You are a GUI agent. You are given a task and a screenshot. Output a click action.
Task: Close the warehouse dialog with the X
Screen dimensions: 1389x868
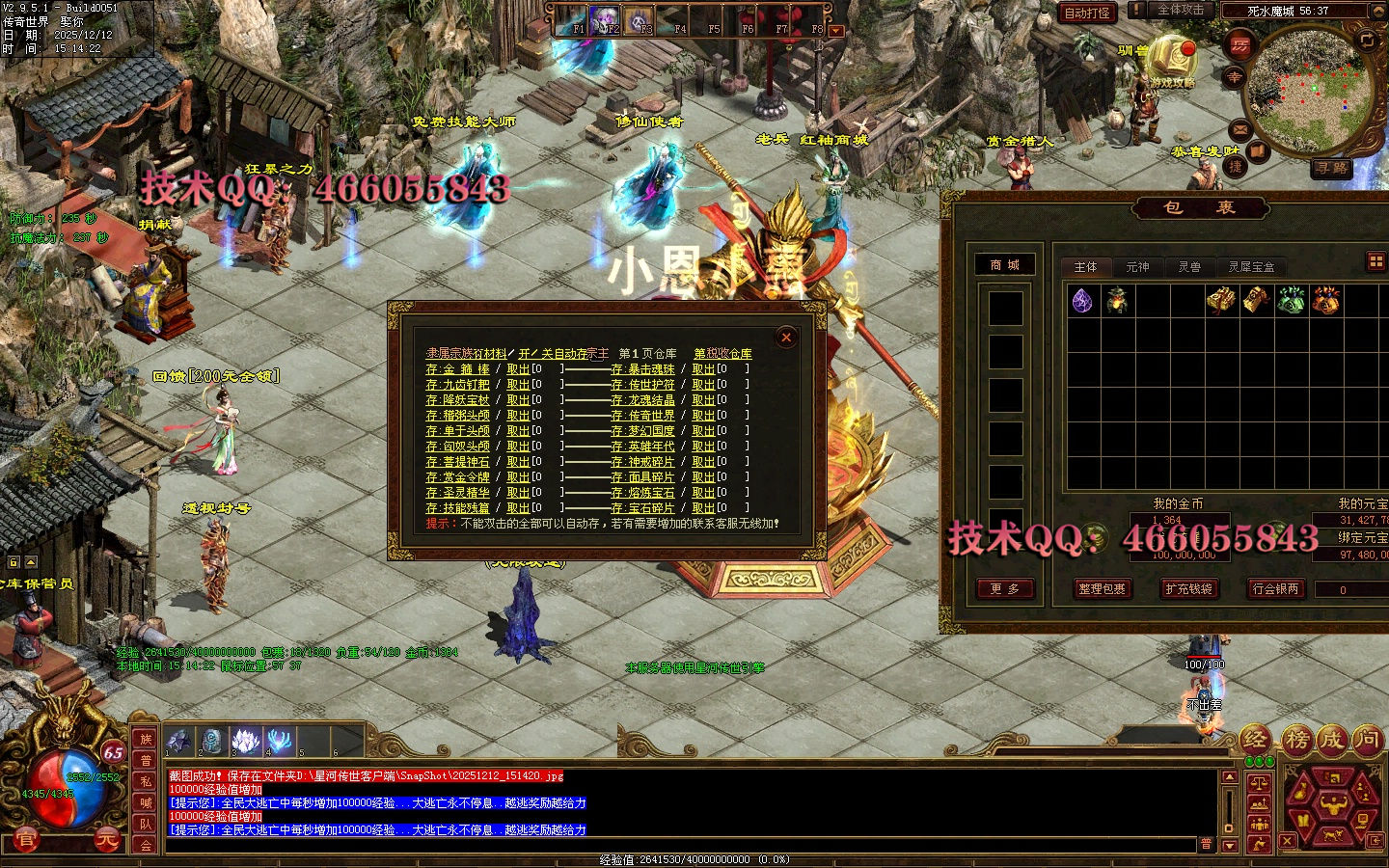coord(786,337)
